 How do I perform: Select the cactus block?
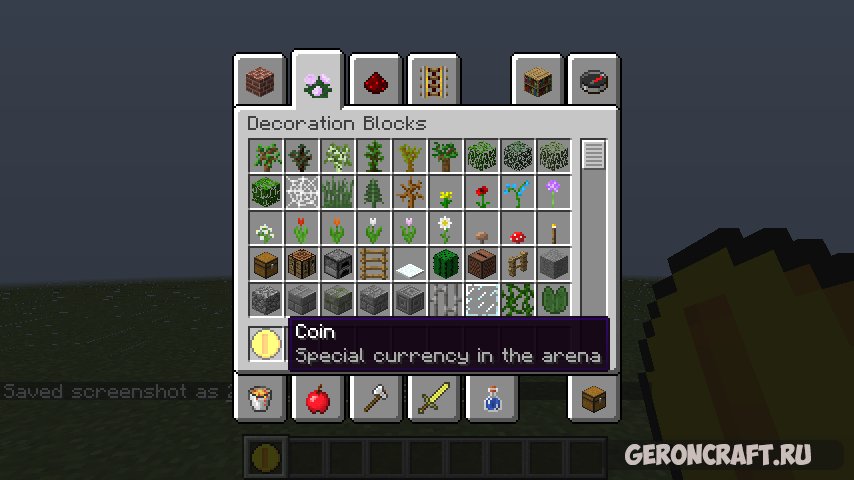(445, 265)
